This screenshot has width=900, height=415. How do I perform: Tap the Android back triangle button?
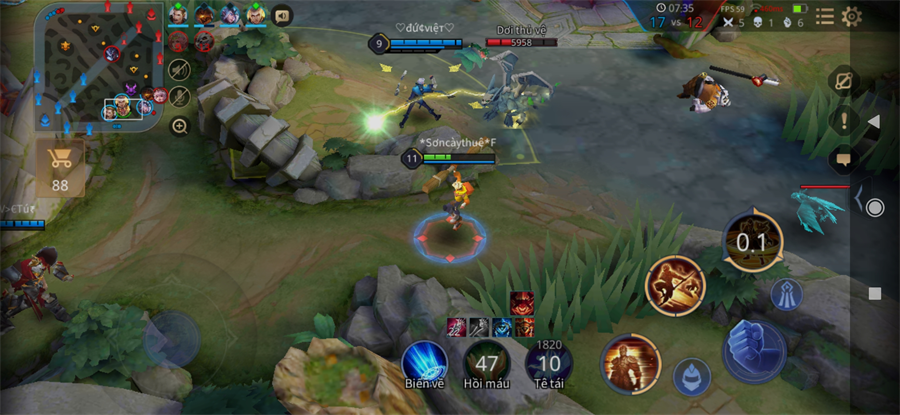click(874, 122)
